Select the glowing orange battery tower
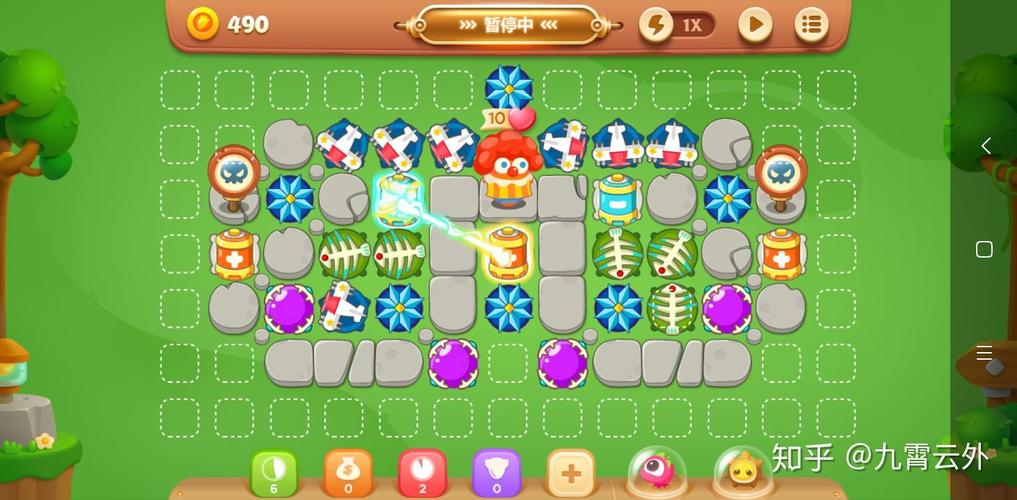 click(508, 252)
